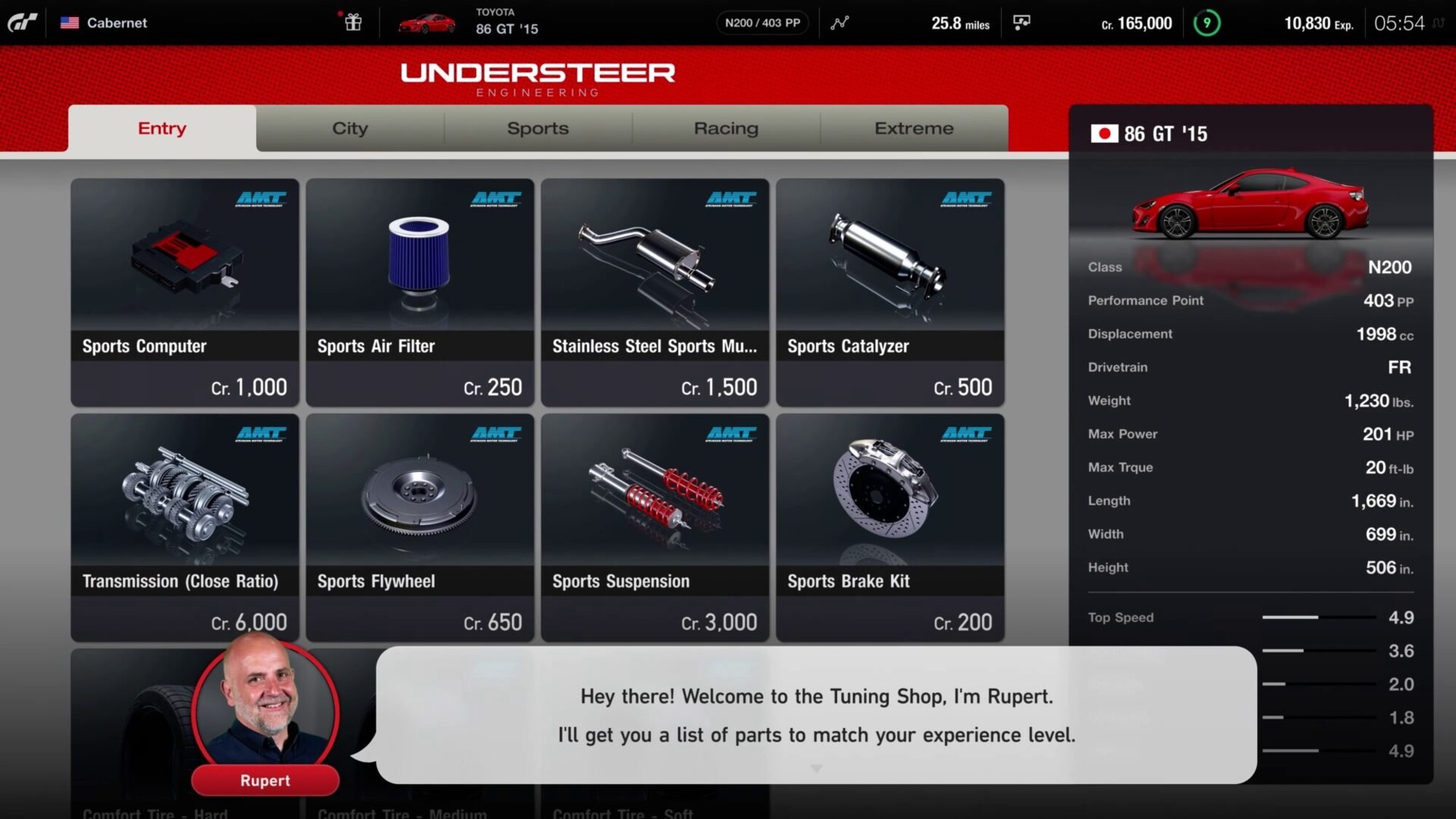
Task: Select the Entry parts tab
Action: pyautogui.click(x=162, y=128)
